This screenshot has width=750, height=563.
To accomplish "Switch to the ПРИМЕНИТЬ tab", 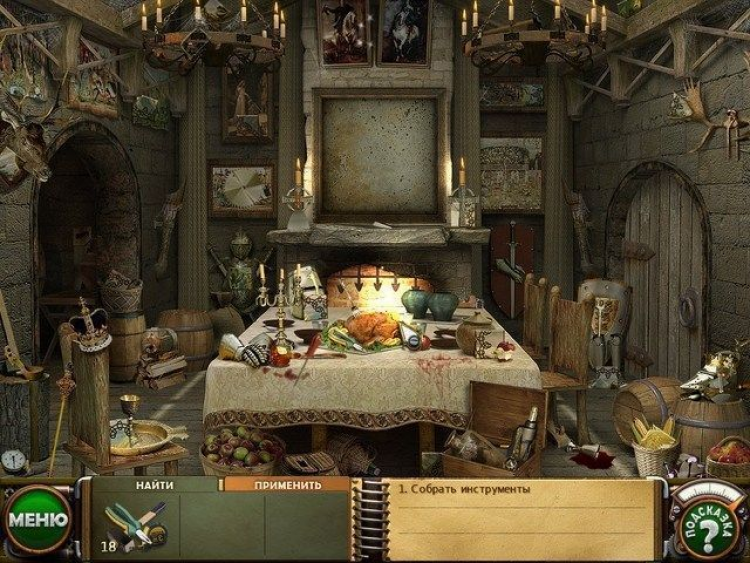I will click(x=287, y=485).
